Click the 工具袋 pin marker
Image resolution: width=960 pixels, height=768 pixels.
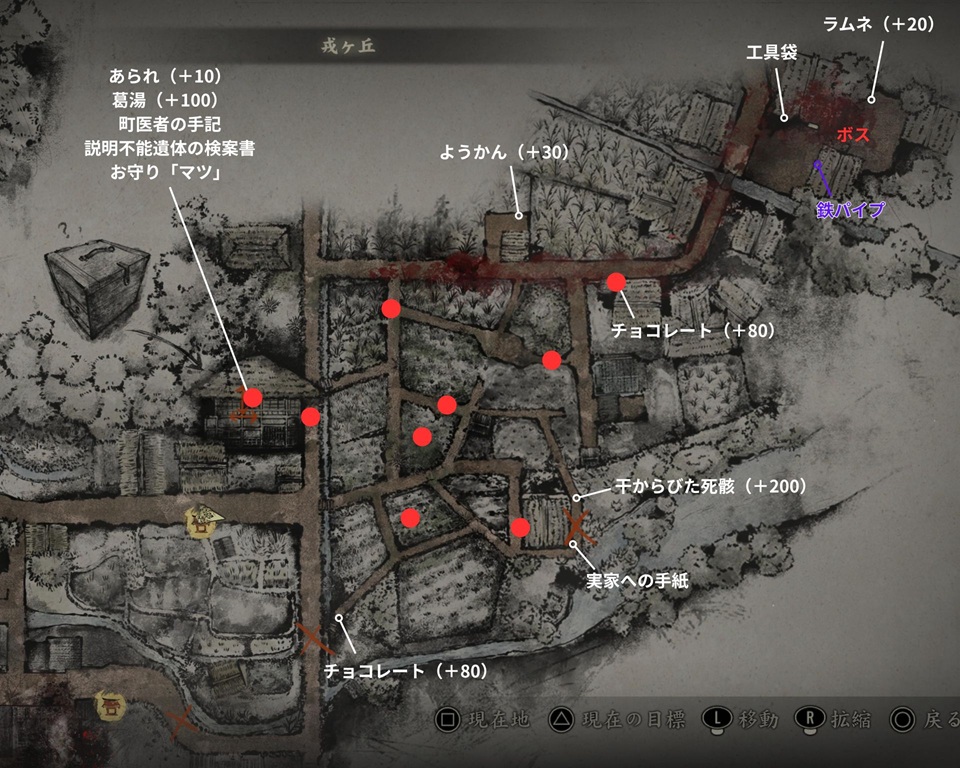pyautogui.click(x=784, y=117)
